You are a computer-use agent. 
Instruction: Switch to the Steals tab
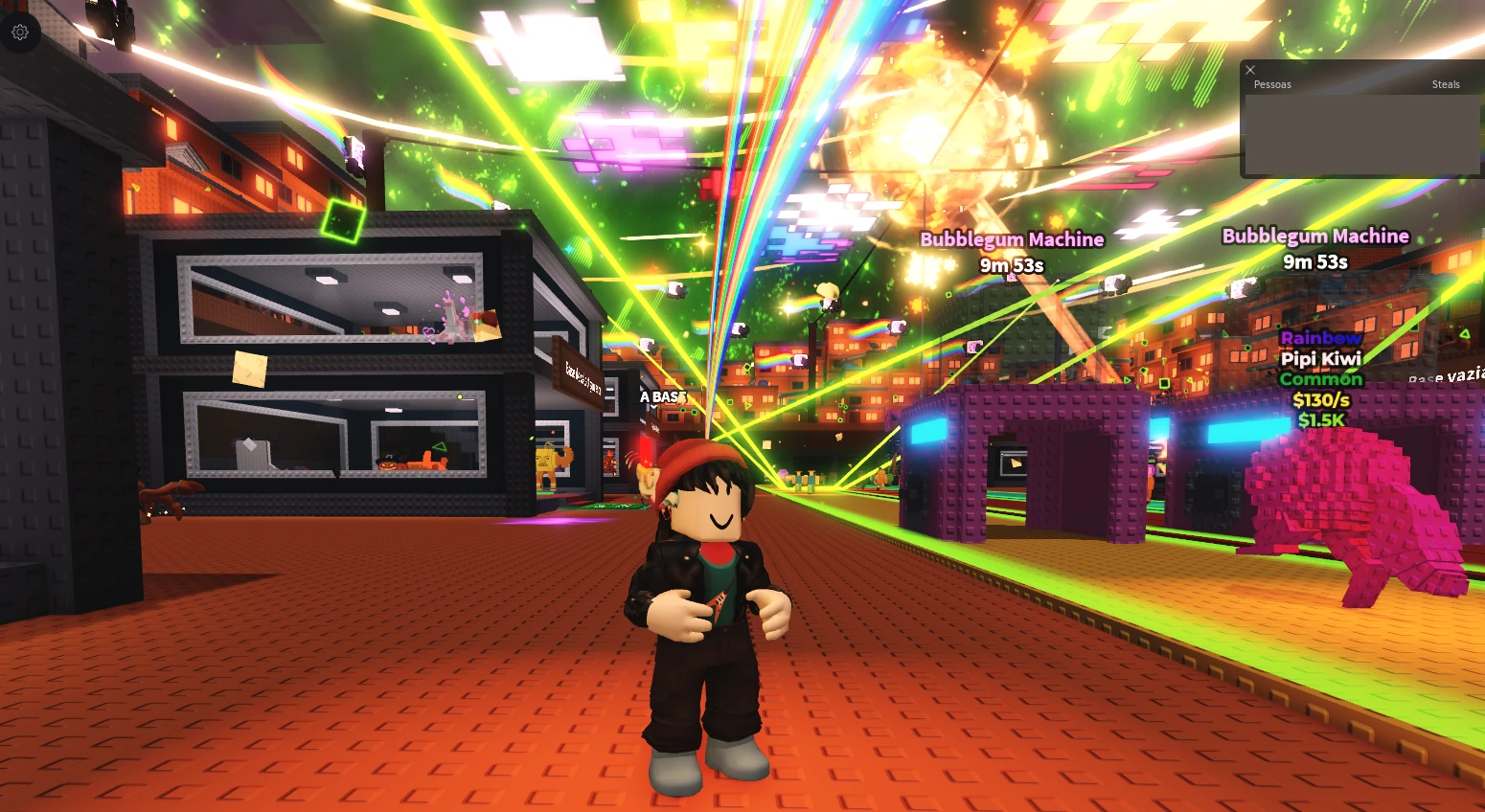coord(1446,84)
